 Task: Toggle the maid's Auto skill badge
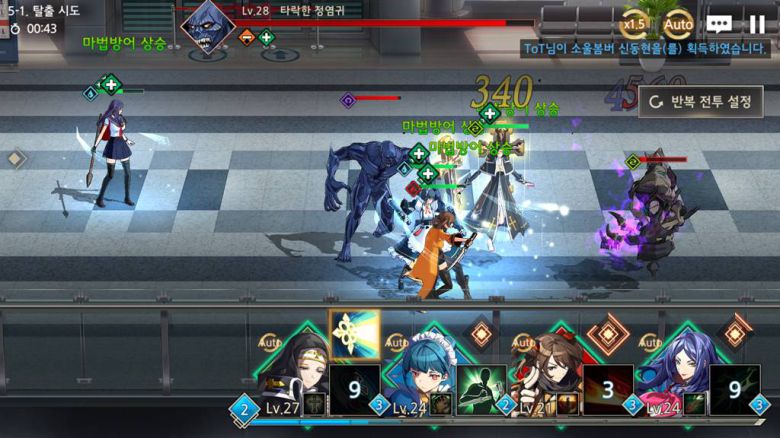(396, 343)
